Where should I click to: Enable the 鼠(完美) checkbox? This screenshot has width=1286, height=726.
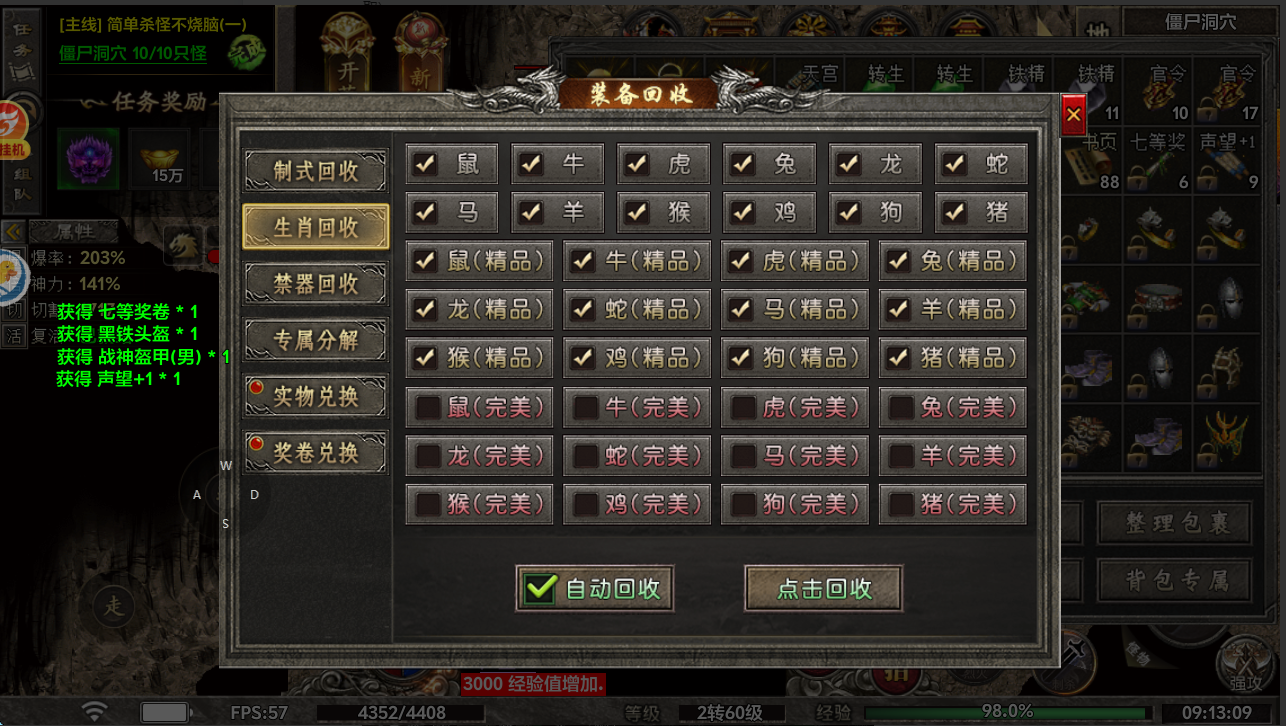(428, 407)
